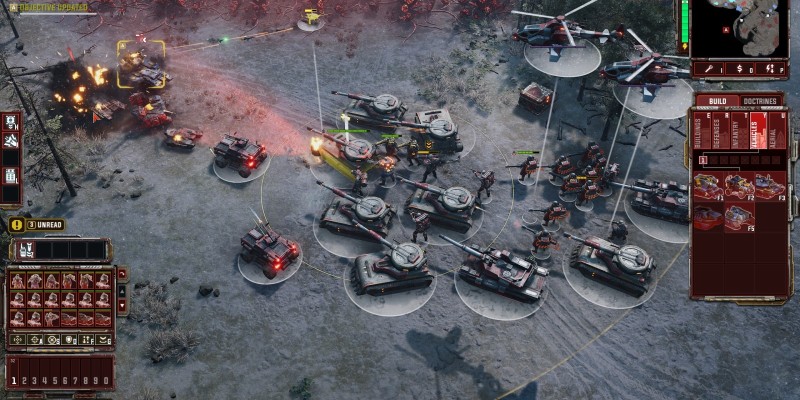This screenshot has height=400, width=800.
Task: Open the Defenses build category
Action: click(714, 129)
